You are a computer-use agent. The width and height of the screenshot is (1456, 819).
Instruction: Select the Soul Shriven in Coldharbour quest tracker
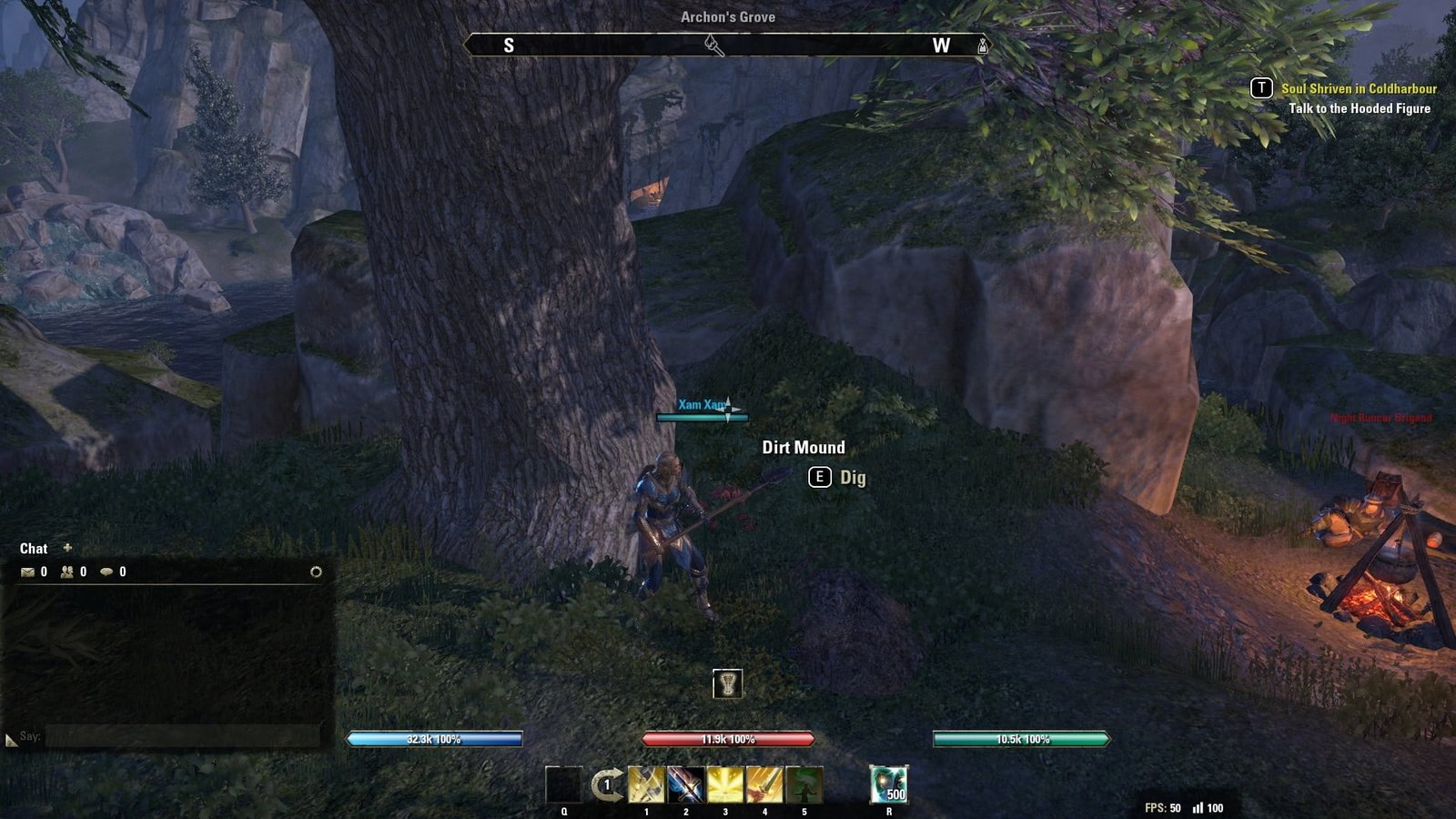click(1359, 89)
